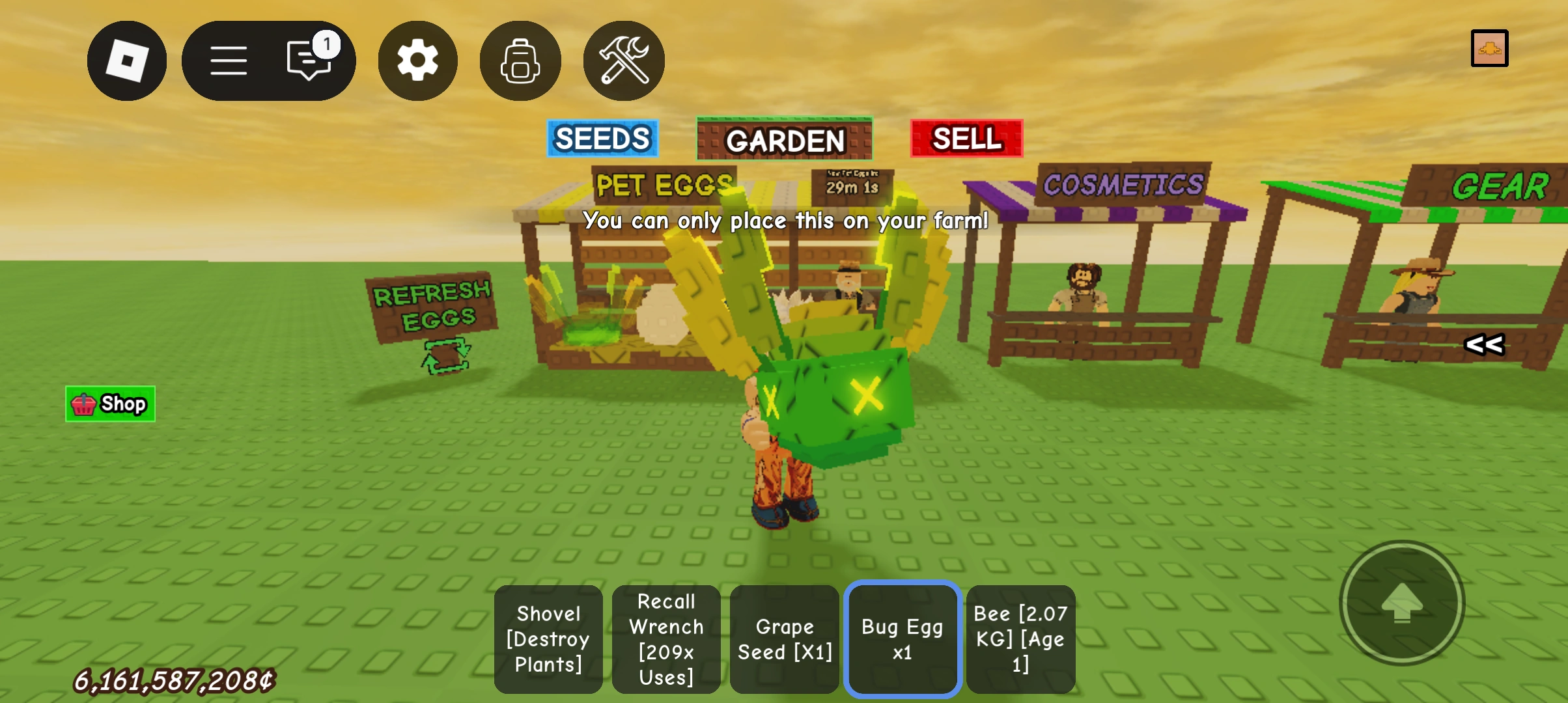Open the settings gear icon

point(417,60)
